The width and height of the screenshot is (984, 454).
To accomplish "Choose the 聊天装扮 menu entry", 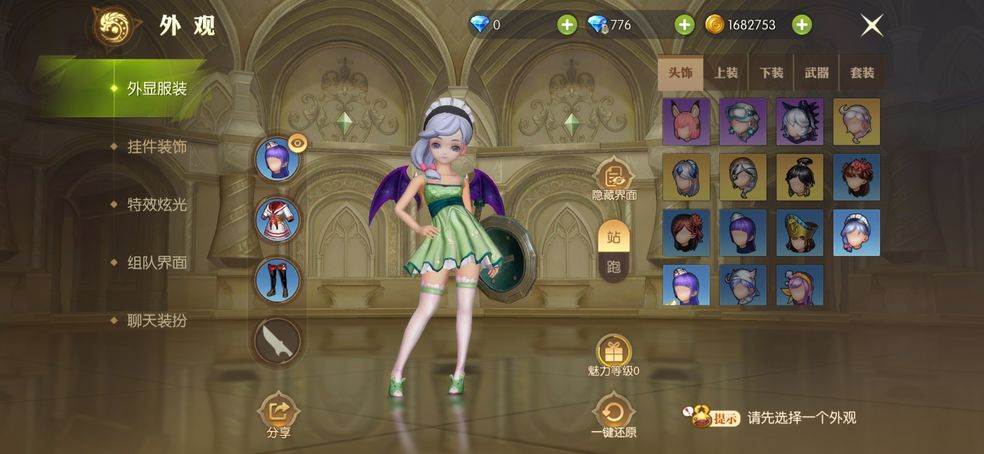I will click(x=157, y=321).
